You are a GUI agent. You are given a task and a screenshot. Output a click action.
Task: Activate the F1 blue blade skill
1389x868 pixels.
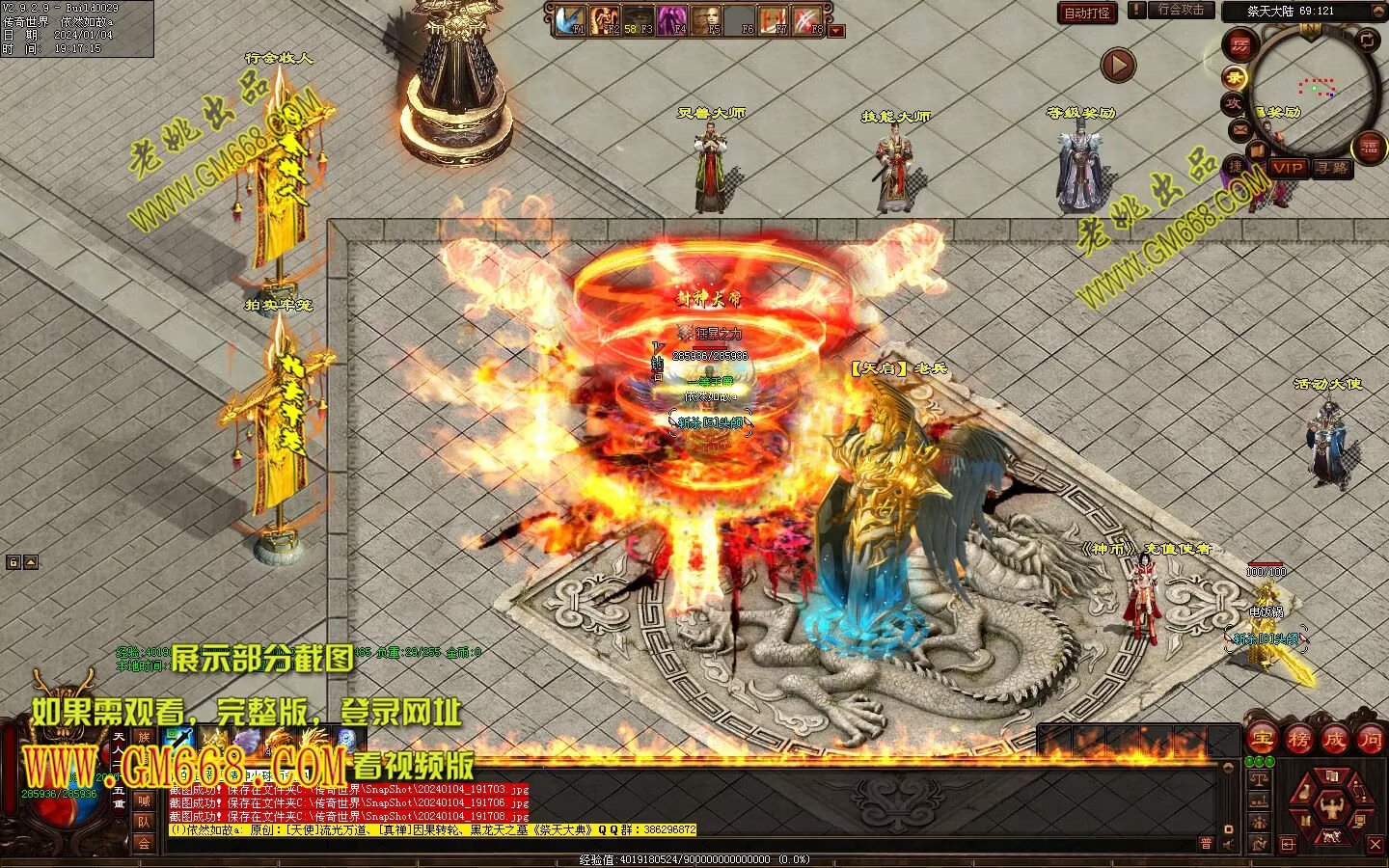570,20
